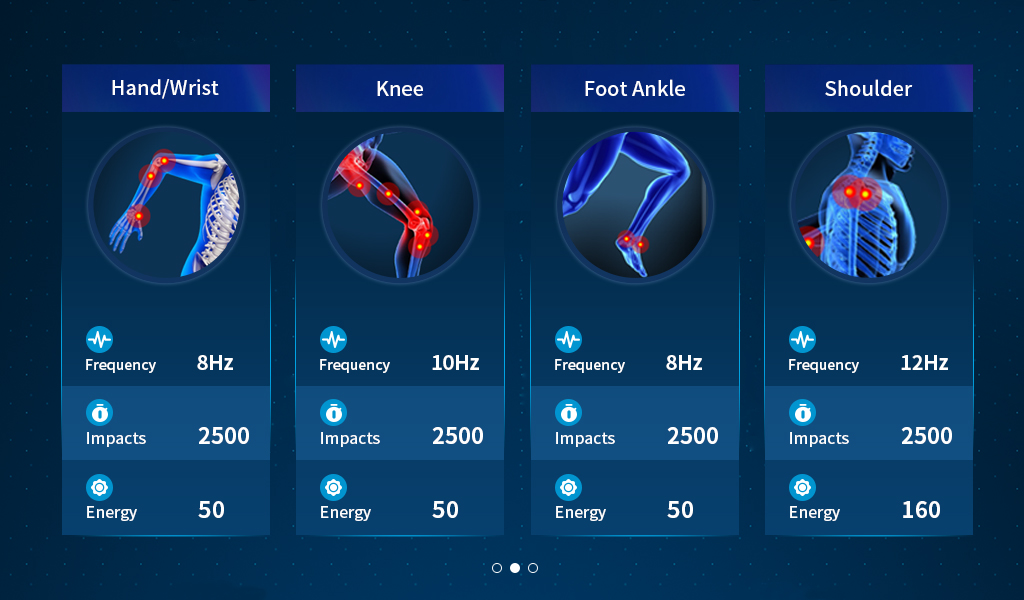Select the Hand/Wrist treatment card
This screenshot has width=1024, height=600.
click(165, 88)
